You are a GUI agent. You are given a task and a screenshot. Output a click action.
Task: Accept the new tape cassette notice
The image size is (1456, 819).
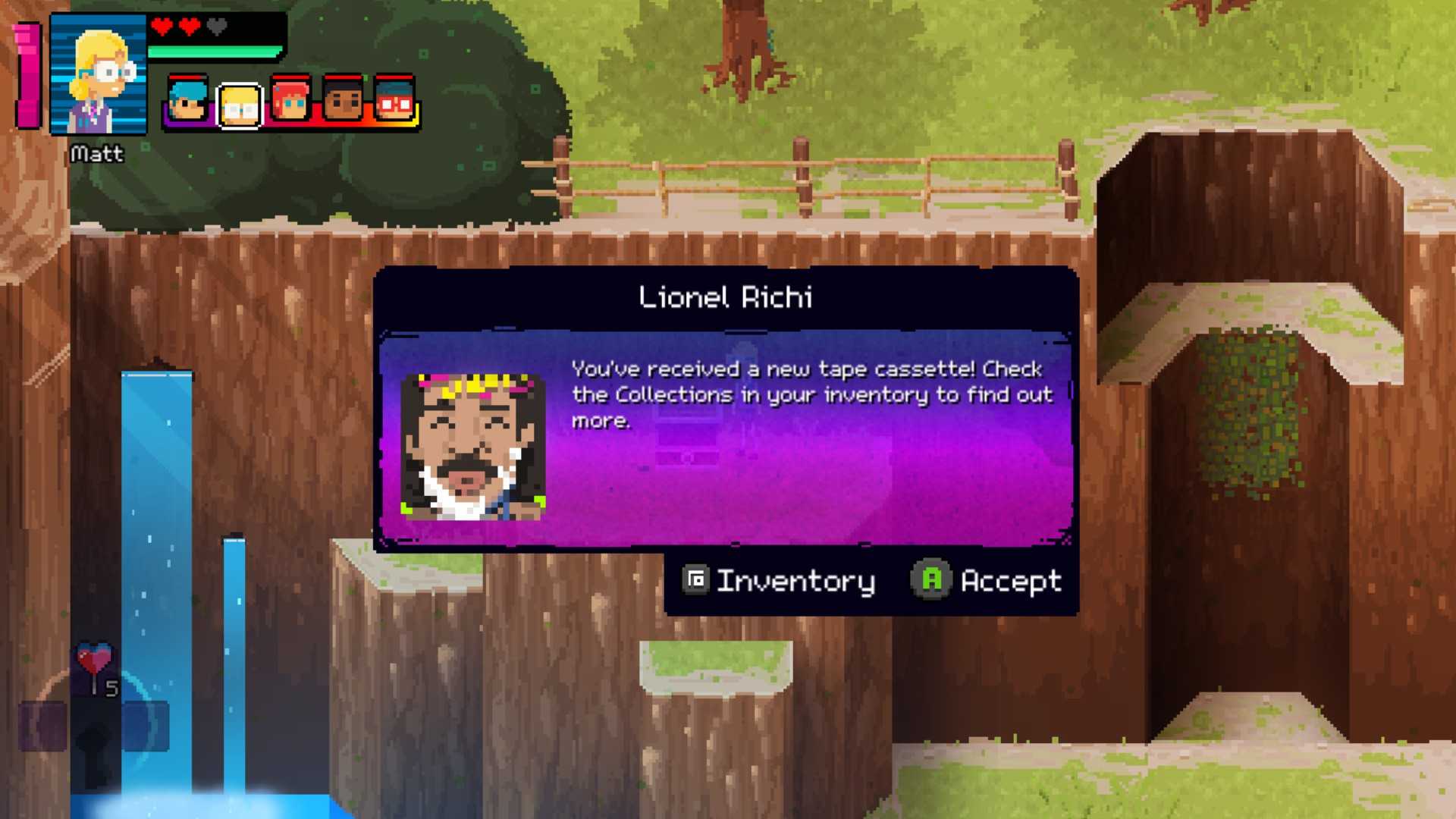click(987, 581)
